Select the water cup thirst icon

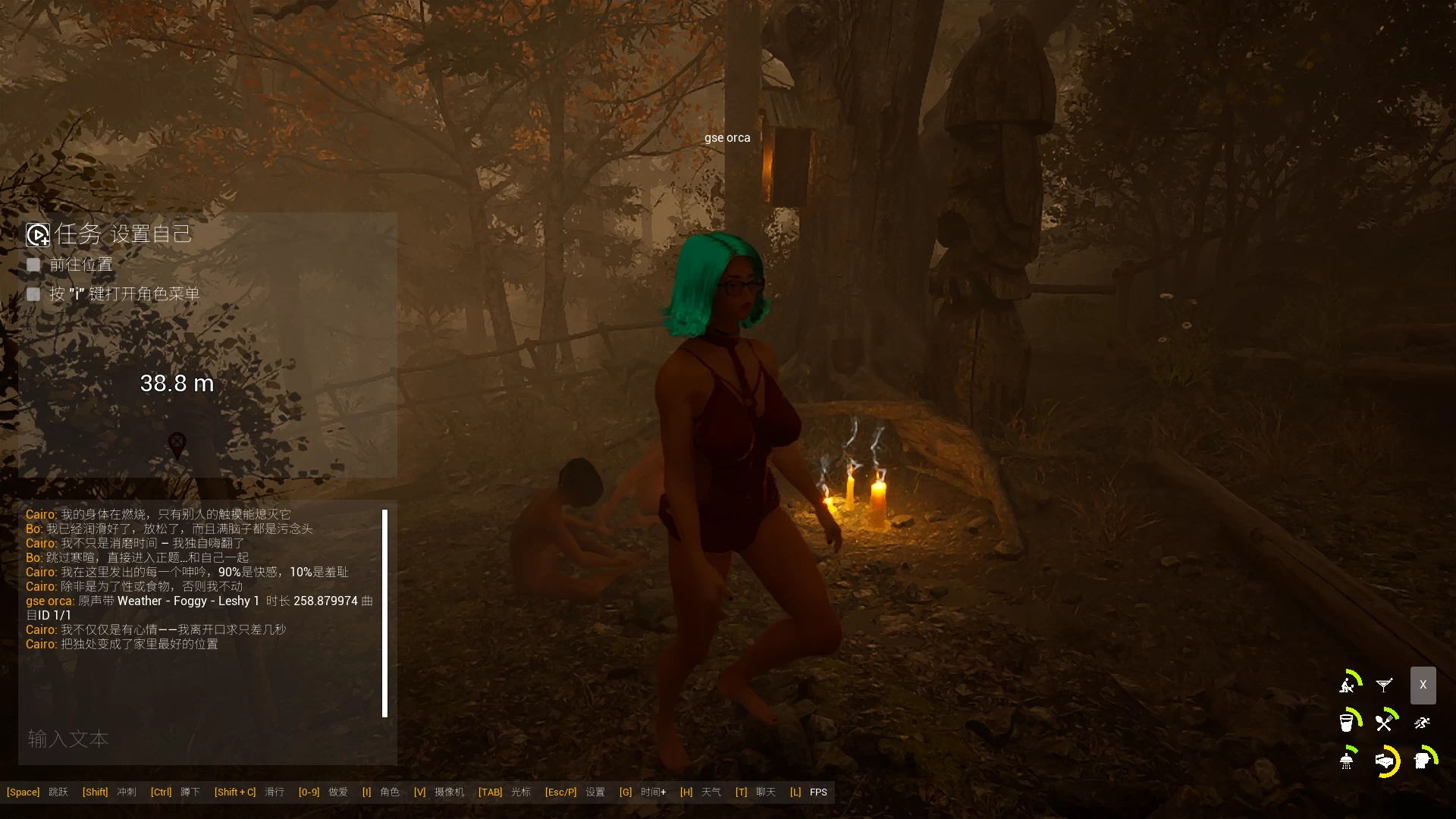(1348, 722)
